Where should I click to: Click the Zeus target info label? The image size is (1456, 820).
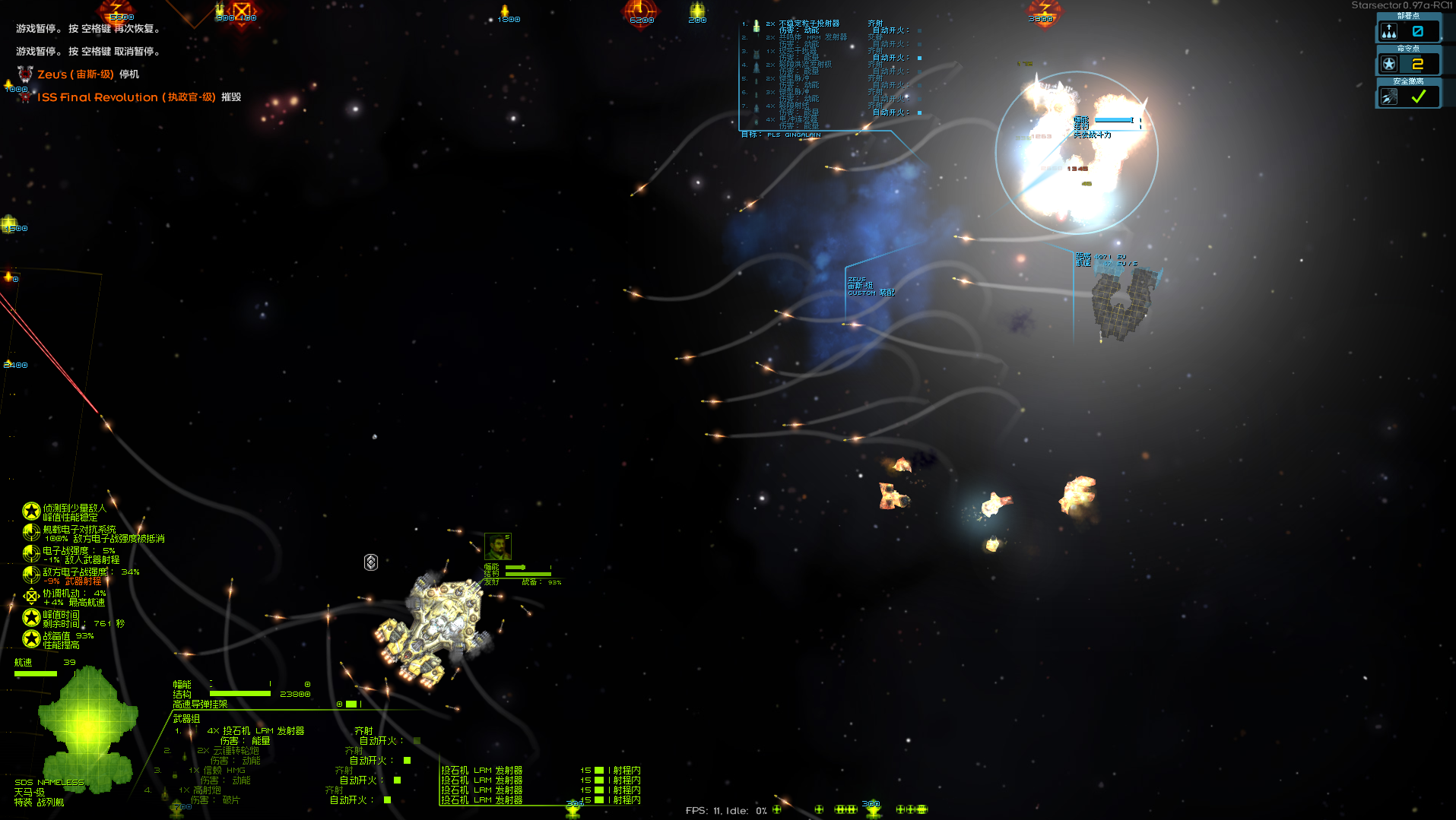coord(870,286)
